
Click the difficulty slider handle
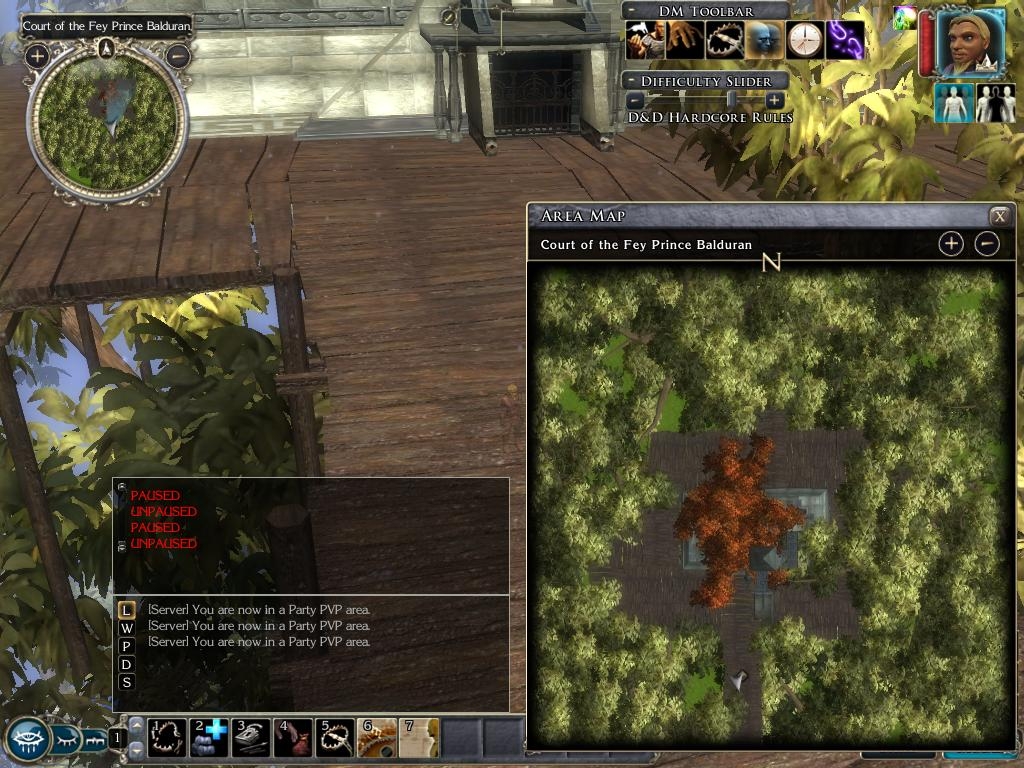tap(731, 100)
